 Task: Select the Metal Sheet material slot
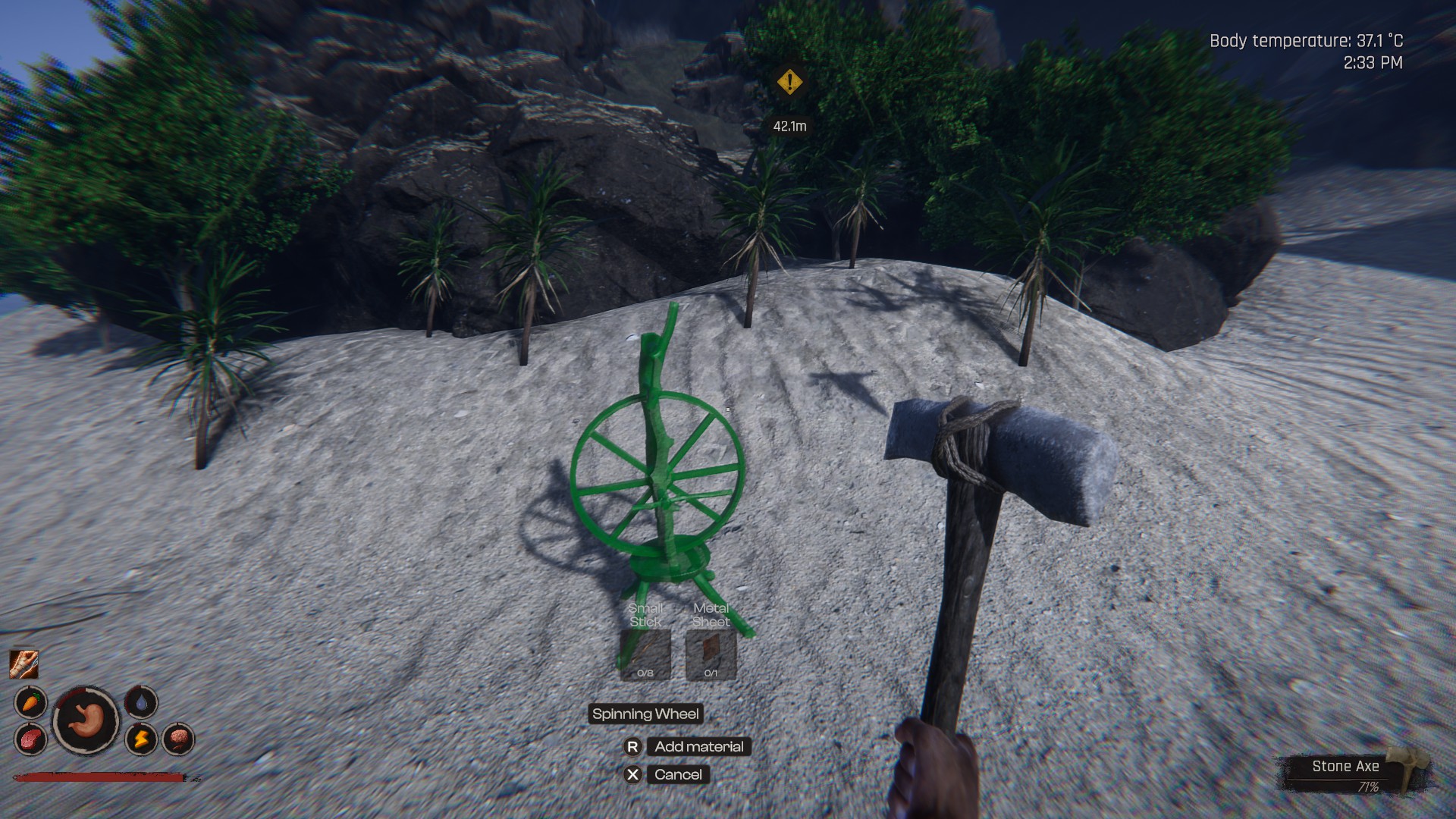click(711, 654)
